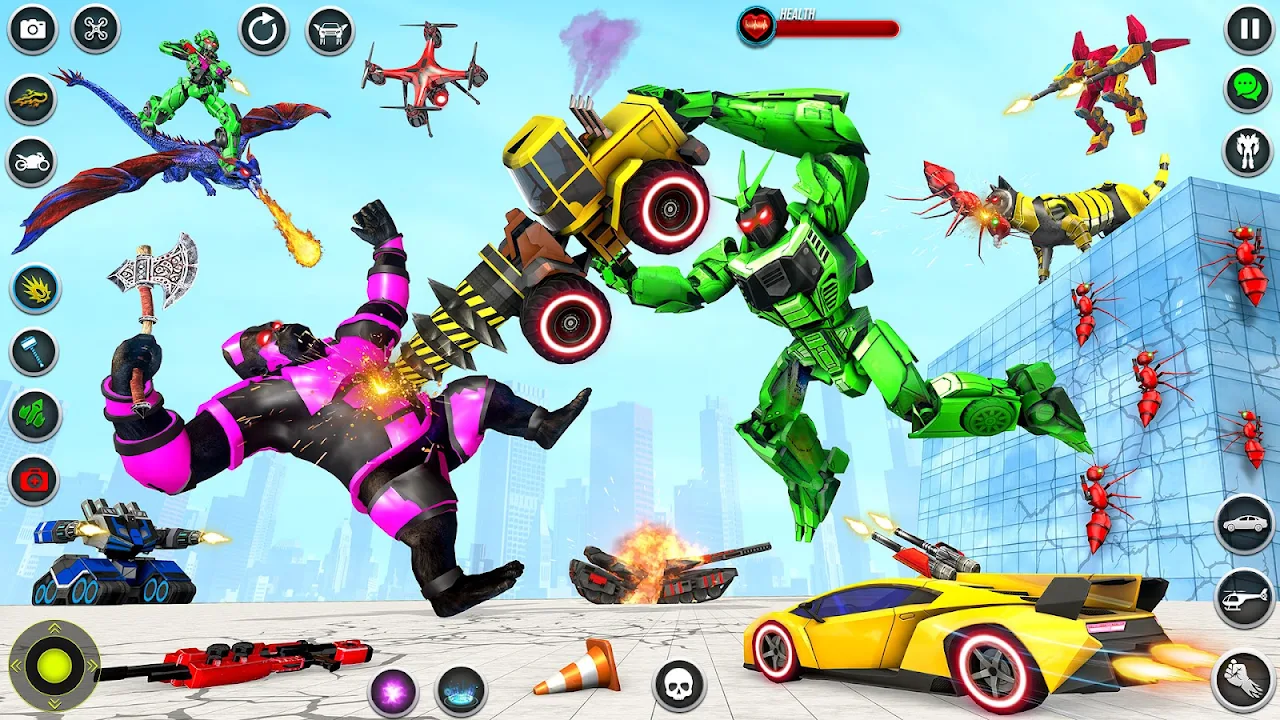The image size is (1280, 720).
Task: Use the blue portal ability icon
Action: (x=461, y=691)
